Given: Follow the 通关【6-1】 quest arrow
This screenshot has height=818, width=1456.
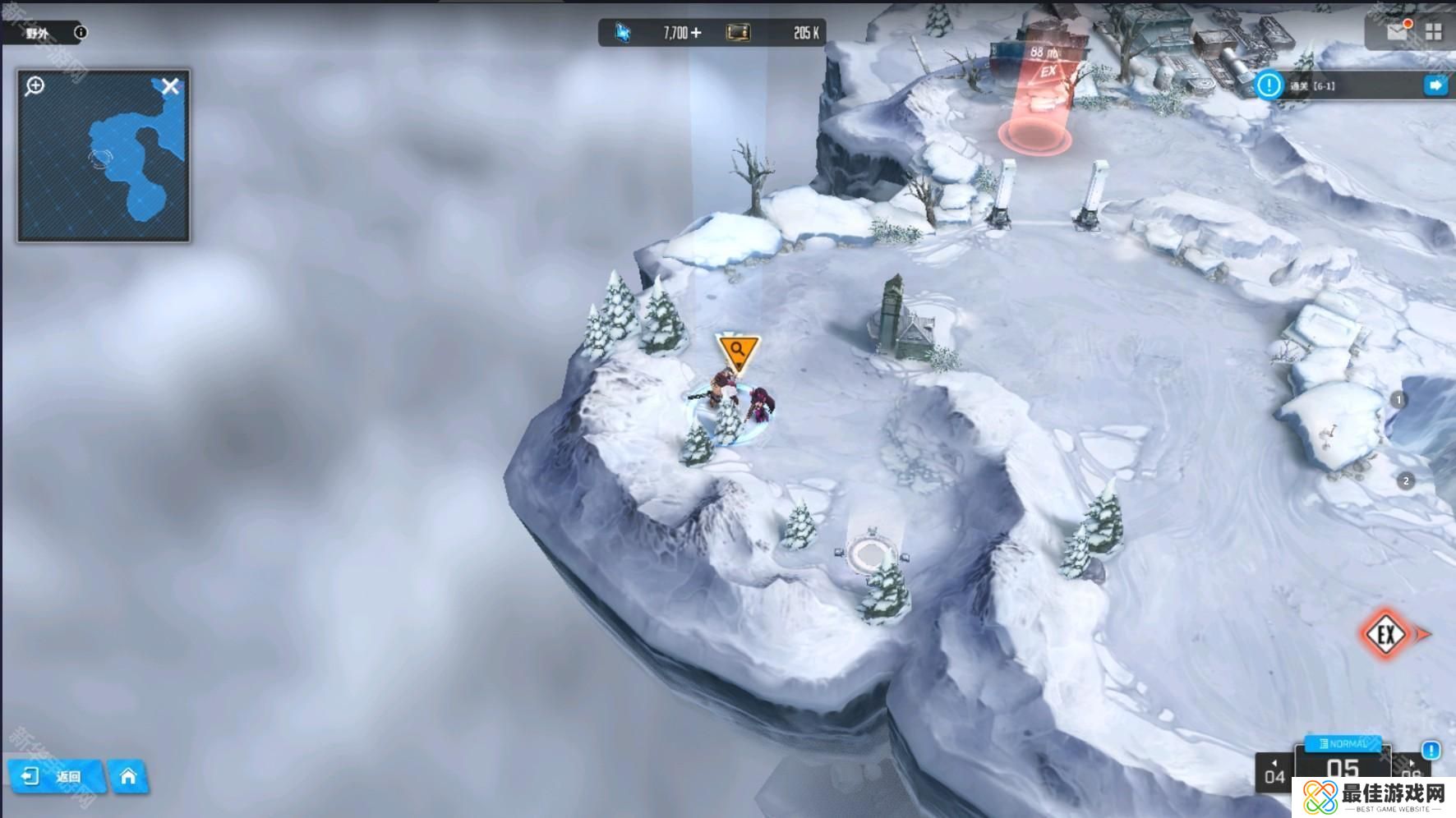Looking at the screenshot, I should (x=1435, y=85).
